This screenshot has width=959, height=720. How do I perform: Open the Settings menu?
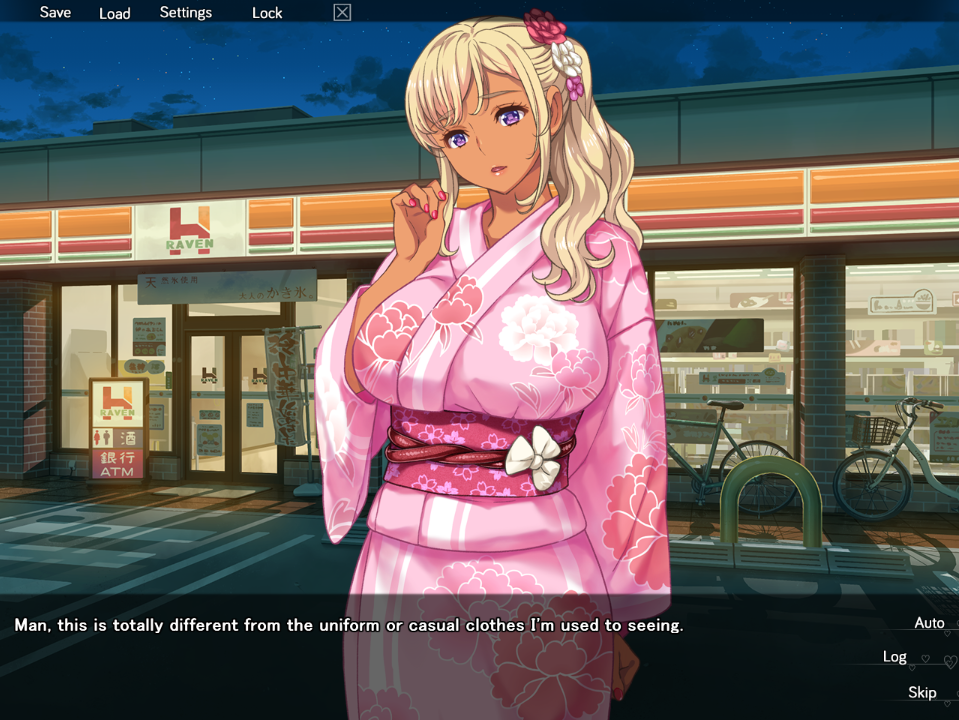(x=186, y=13)
